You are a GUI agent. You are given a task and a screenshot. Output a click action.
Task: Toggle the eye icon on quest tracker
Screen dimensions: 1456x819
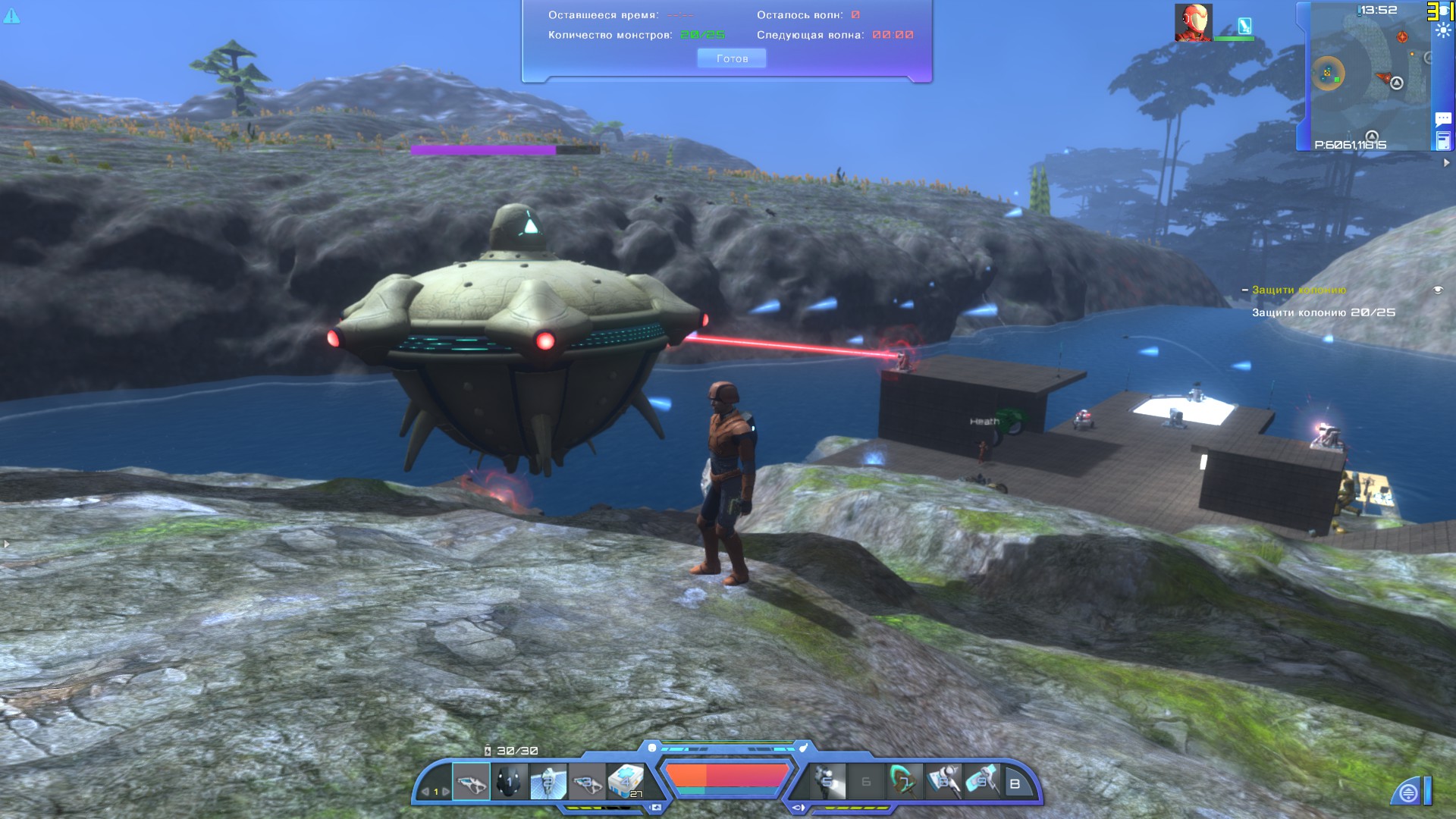[1437, 290]
